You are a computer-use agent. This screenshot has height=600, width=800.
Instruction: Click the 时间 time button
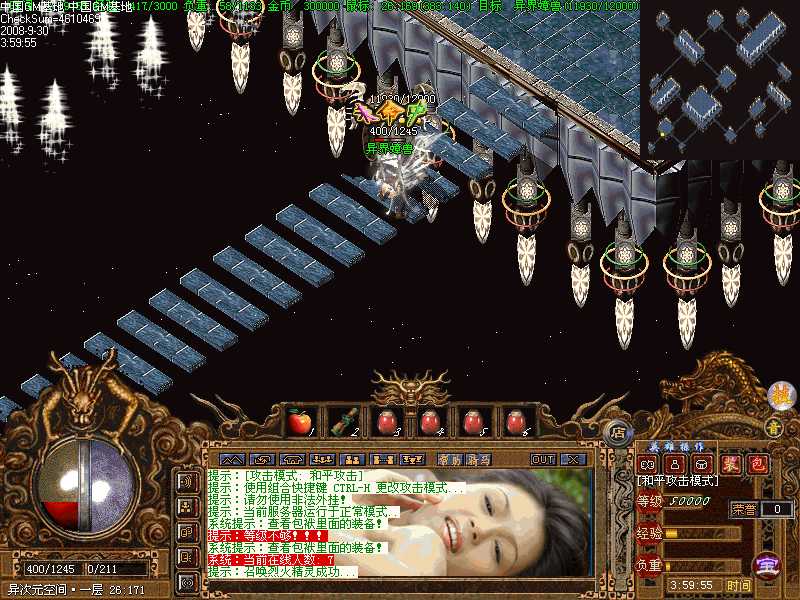[738, 585]
